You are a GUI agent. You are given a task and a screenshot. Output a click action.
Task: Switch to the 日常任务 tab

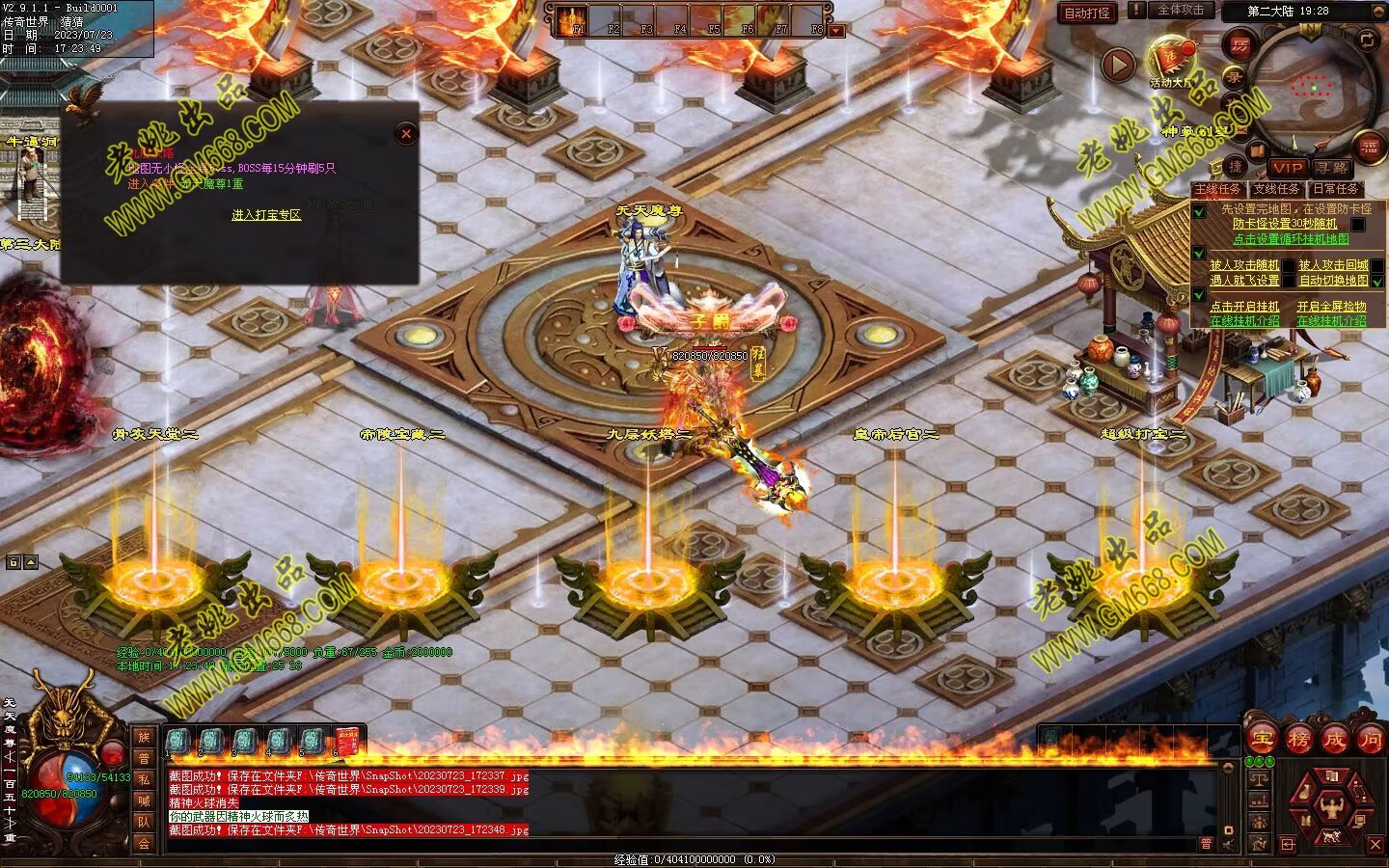point(1335,189)
